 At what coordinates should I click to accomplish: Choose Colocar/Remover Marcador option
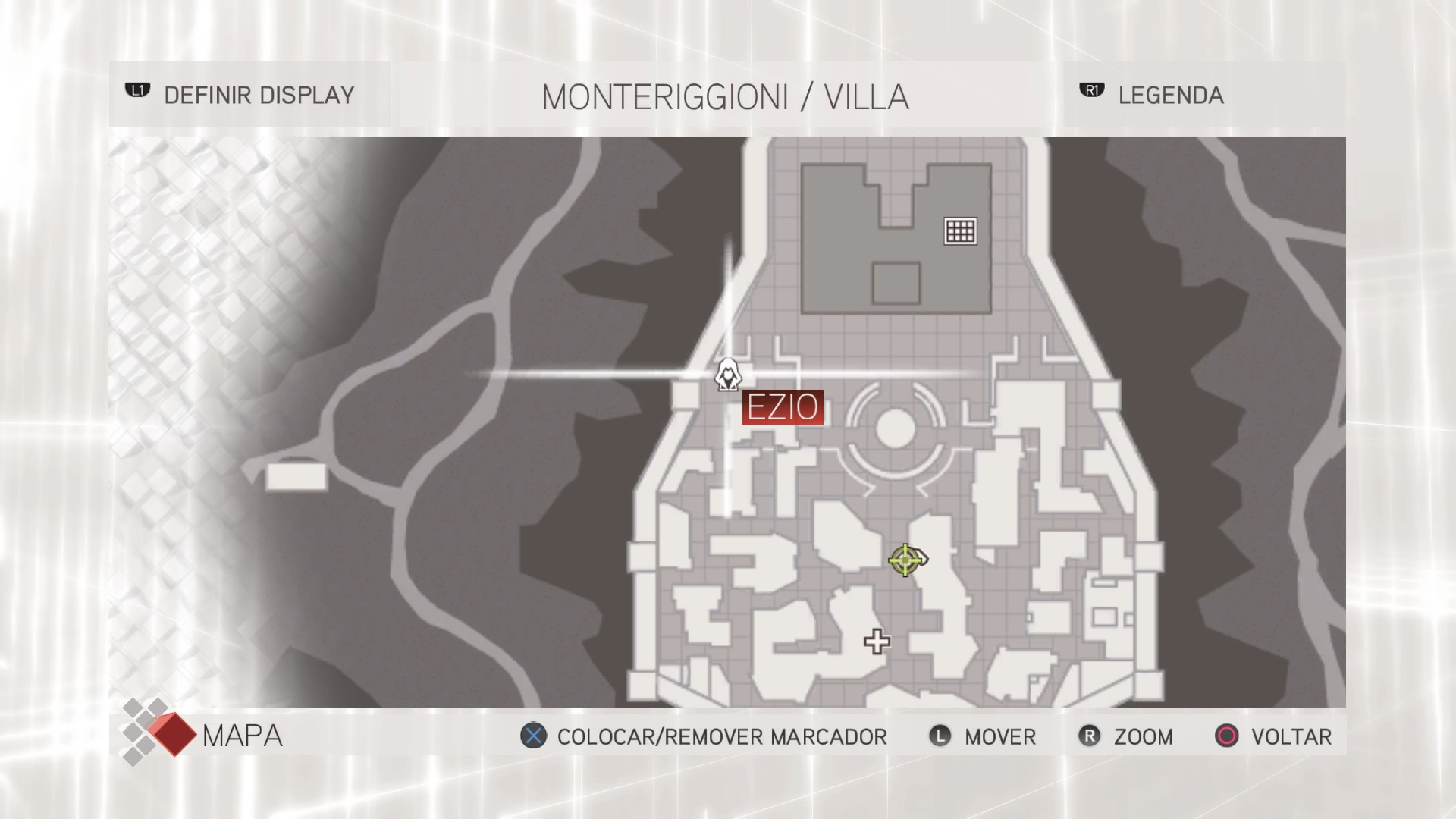pyautogui.click(x=704, y=736)
